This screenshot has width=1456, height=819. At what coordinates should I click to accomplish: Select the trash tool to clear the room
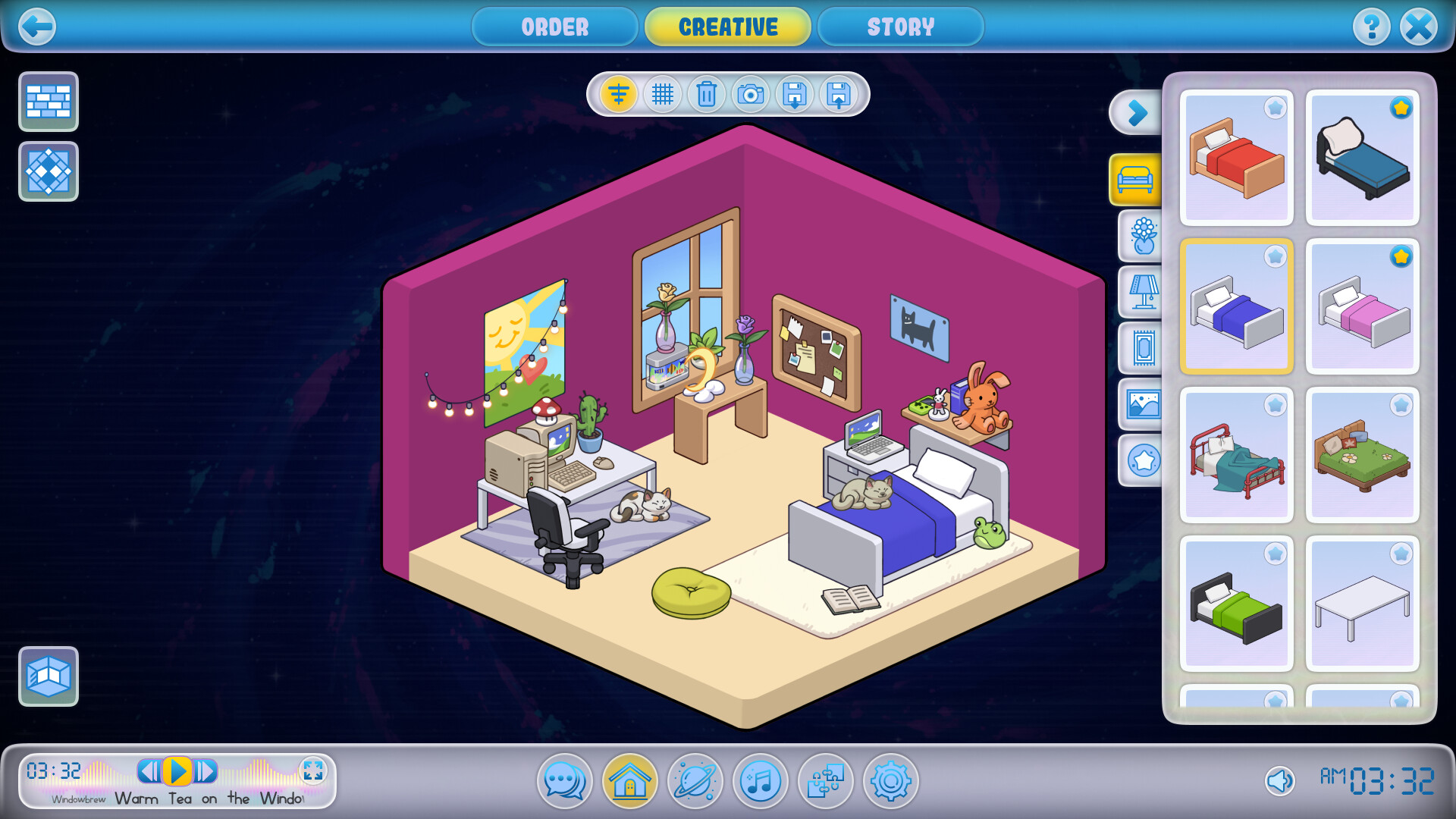[x=706, y=95]
